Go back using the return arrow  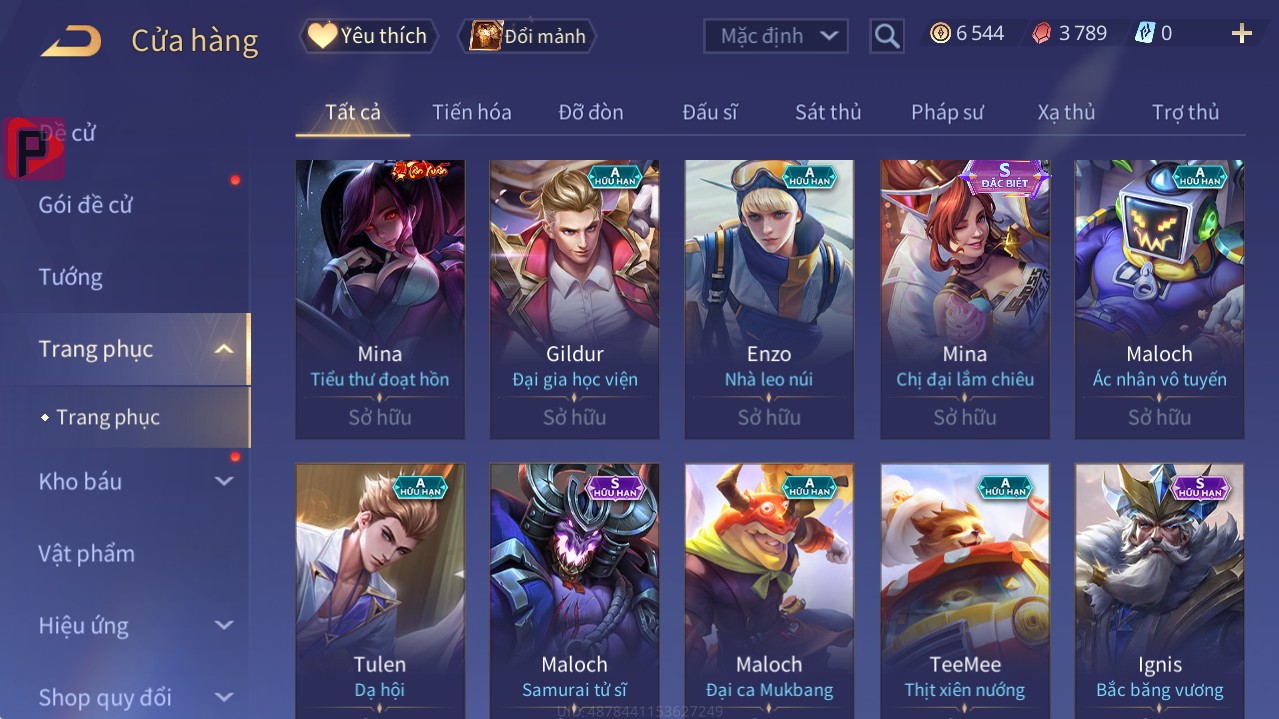[x=71, y=41]
